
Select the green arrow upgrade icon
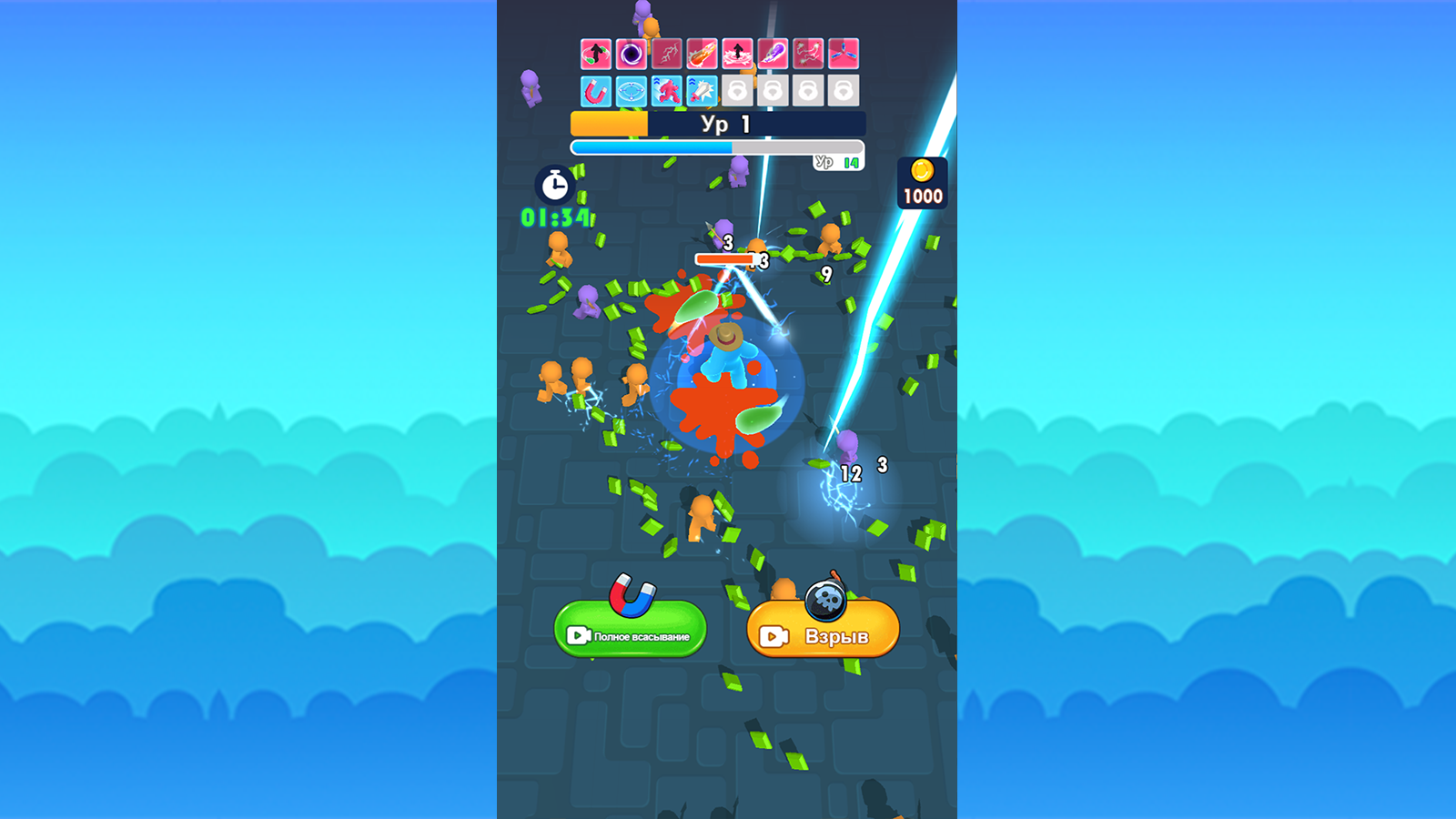[x=595, y=53]
